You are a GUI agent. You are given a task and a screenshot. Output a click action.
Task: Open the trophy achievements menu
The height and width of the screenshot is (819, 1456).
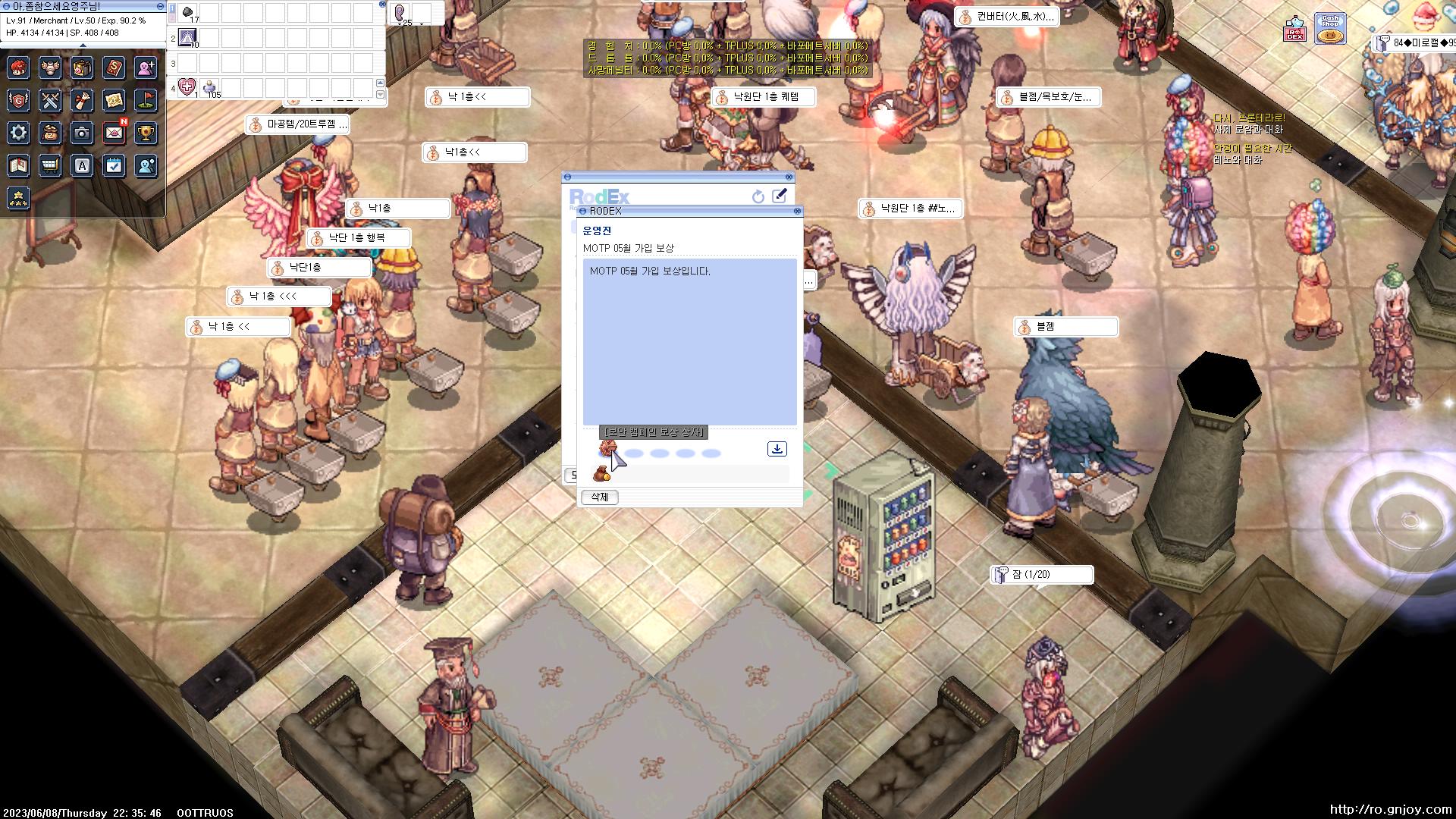point(146,133)
